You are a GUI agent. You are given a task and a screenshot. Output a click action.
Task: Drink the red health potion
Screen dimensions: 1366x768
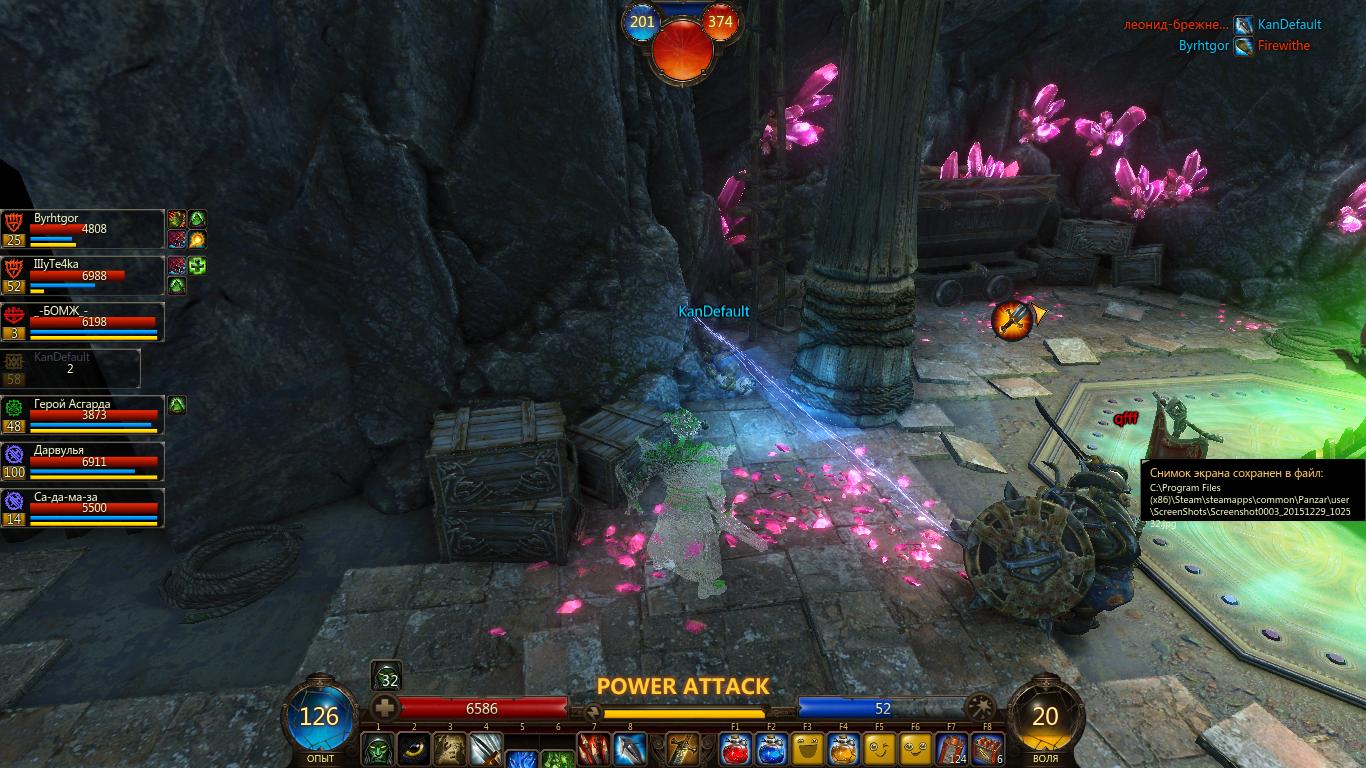(735, 749)
